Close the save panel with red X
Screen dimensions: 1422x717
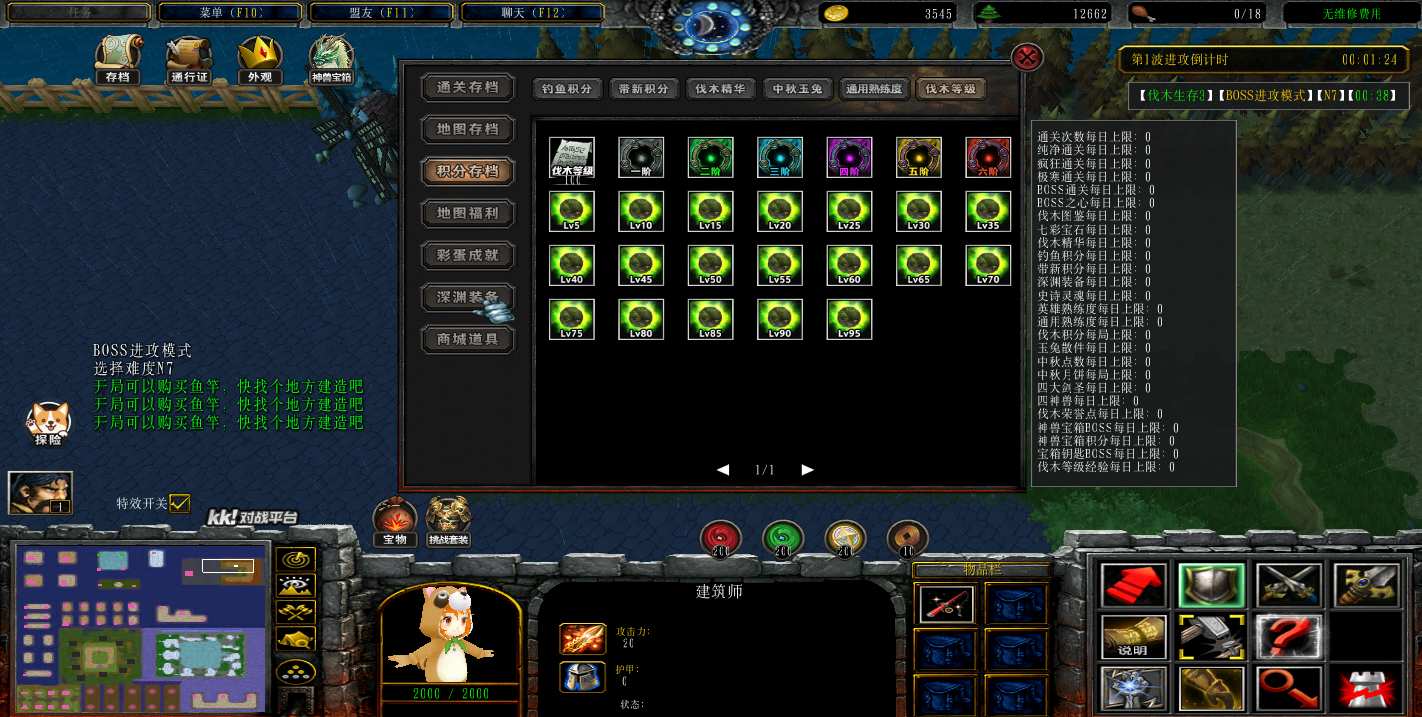pos(1028,57)
